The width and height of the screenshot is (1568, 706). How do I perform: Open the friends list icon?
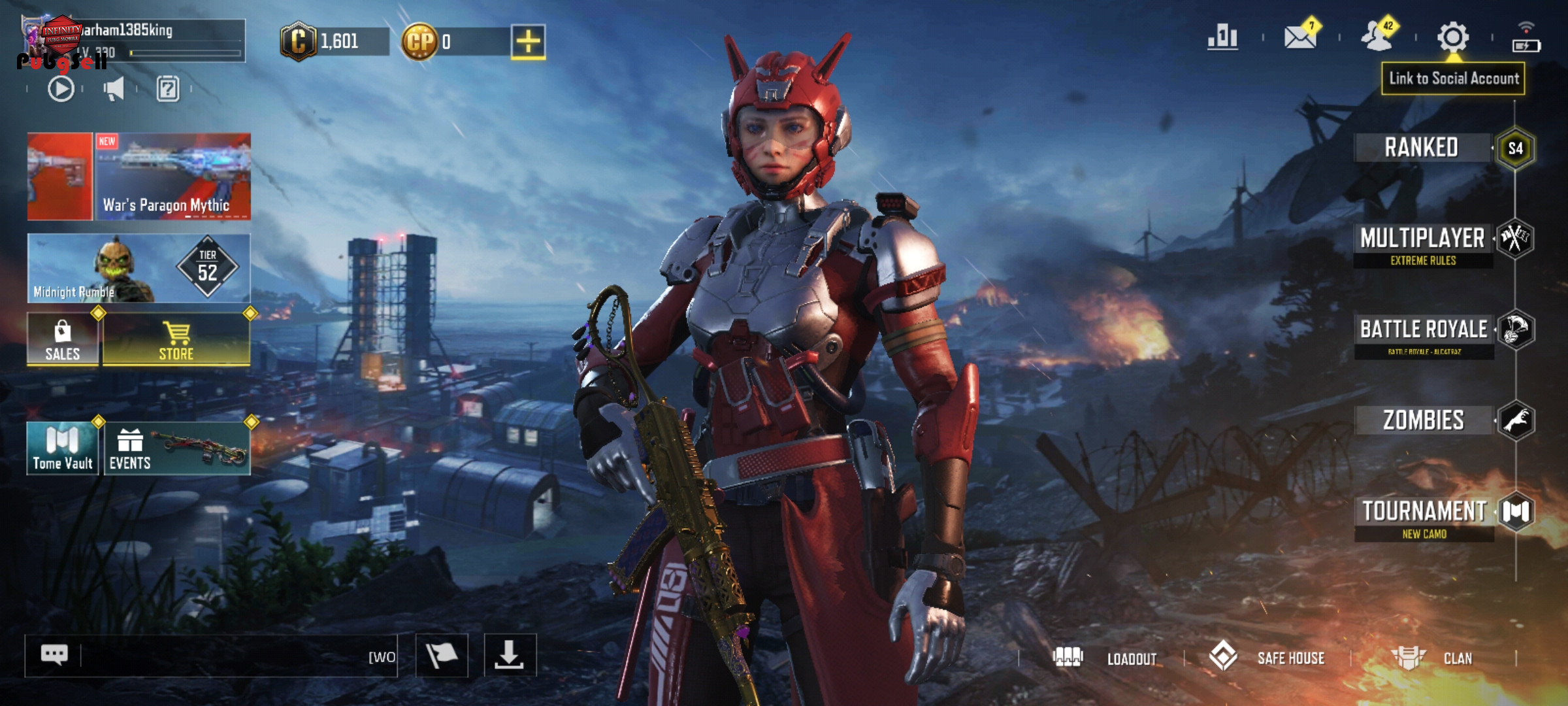tap(1377, 37)
